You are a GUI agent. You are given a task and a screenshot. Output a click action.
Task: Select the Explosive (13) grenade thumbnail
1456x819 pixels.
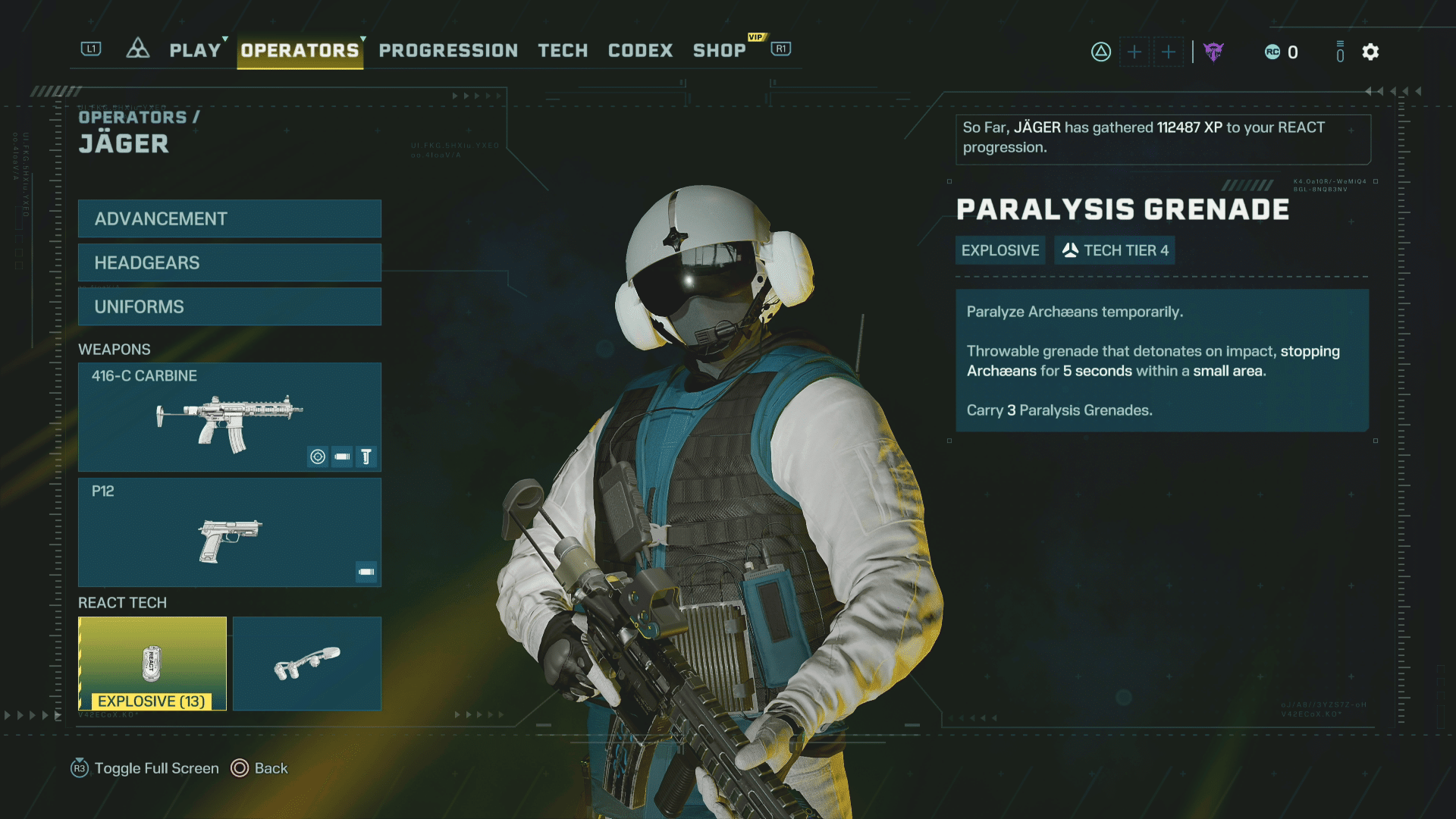[152, 664]
